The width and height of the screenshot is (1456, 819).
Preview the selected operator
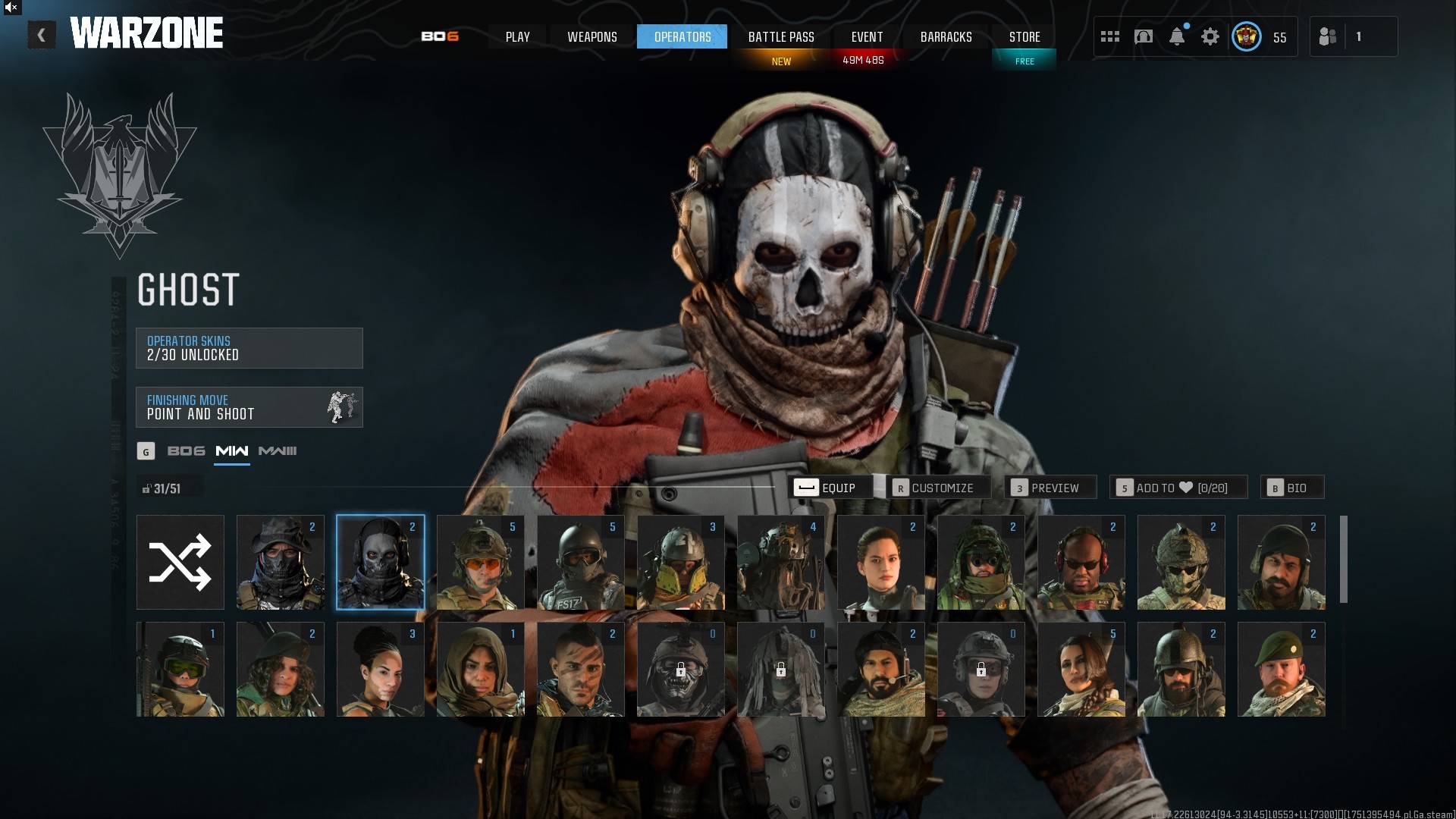click(x=1050, y=488)
